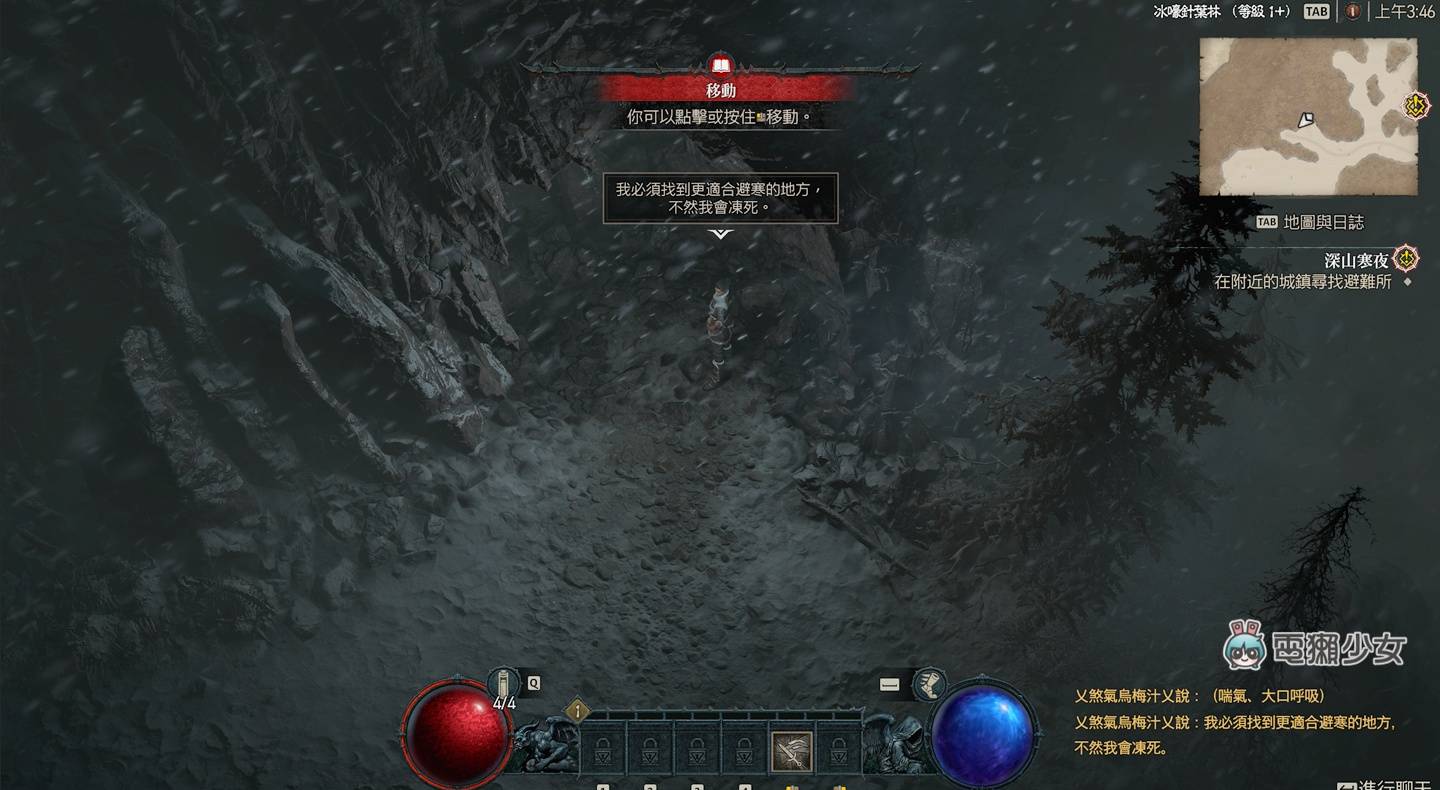Click the 移動 tutorial banner
The width and height of the screenshot is (1440, 790).
pyautogui.click(x=722, y=90)
